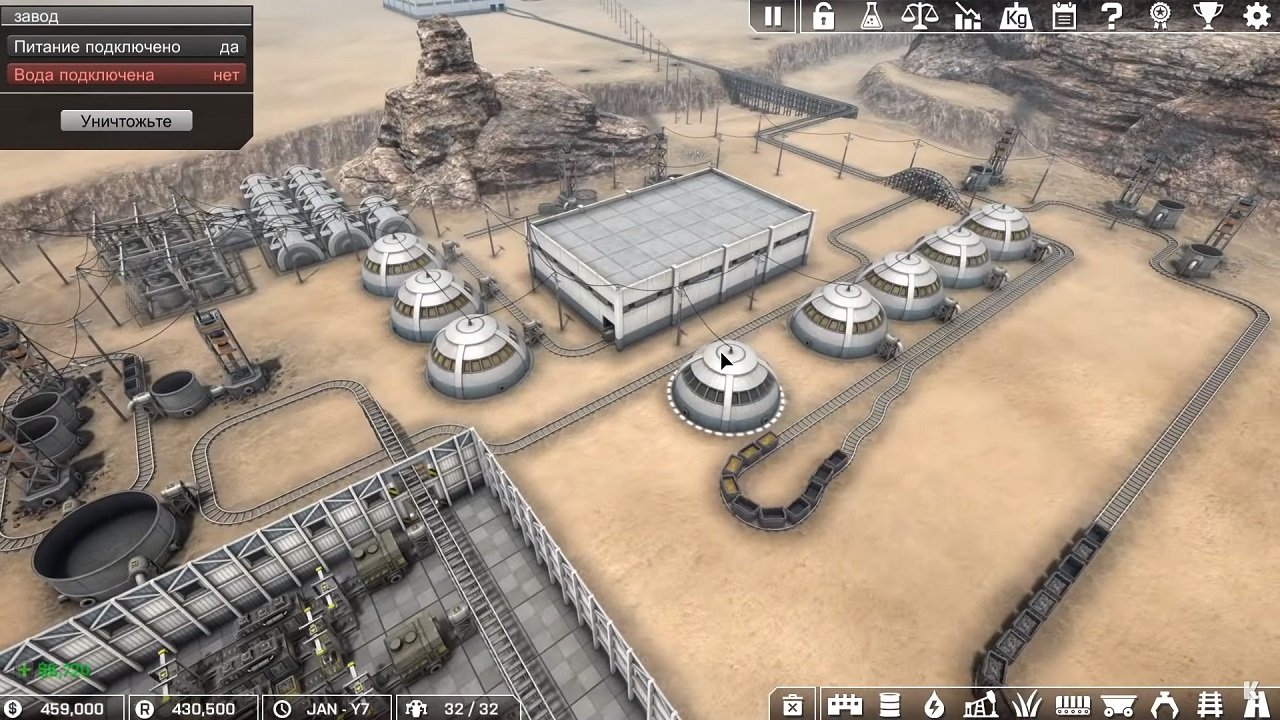1280x720 pixels.
Task: Open the trade scales menu
Action: tap(922, 16)
